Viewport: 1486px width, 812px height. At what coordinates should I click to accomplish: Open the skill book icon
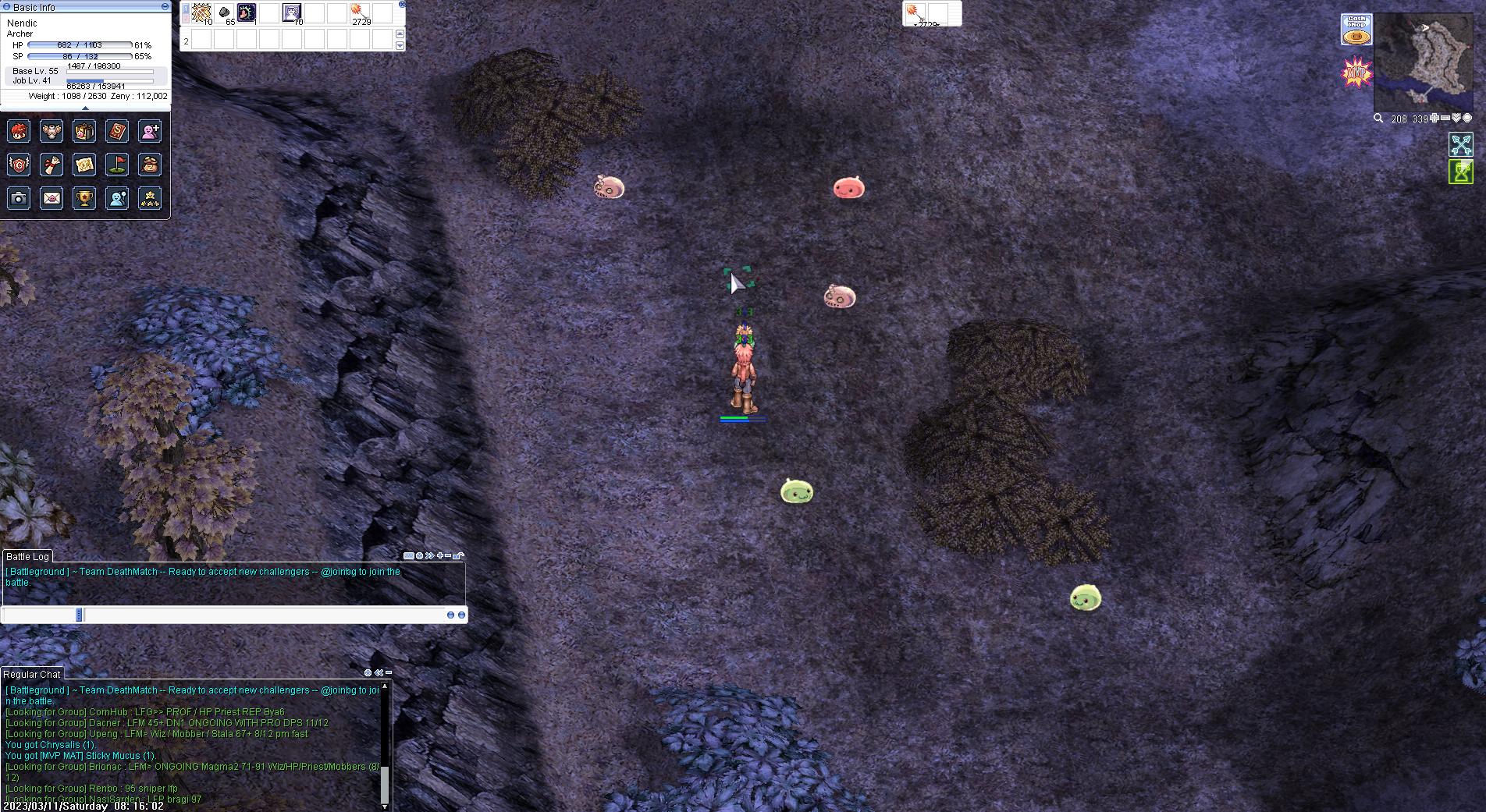116,131
